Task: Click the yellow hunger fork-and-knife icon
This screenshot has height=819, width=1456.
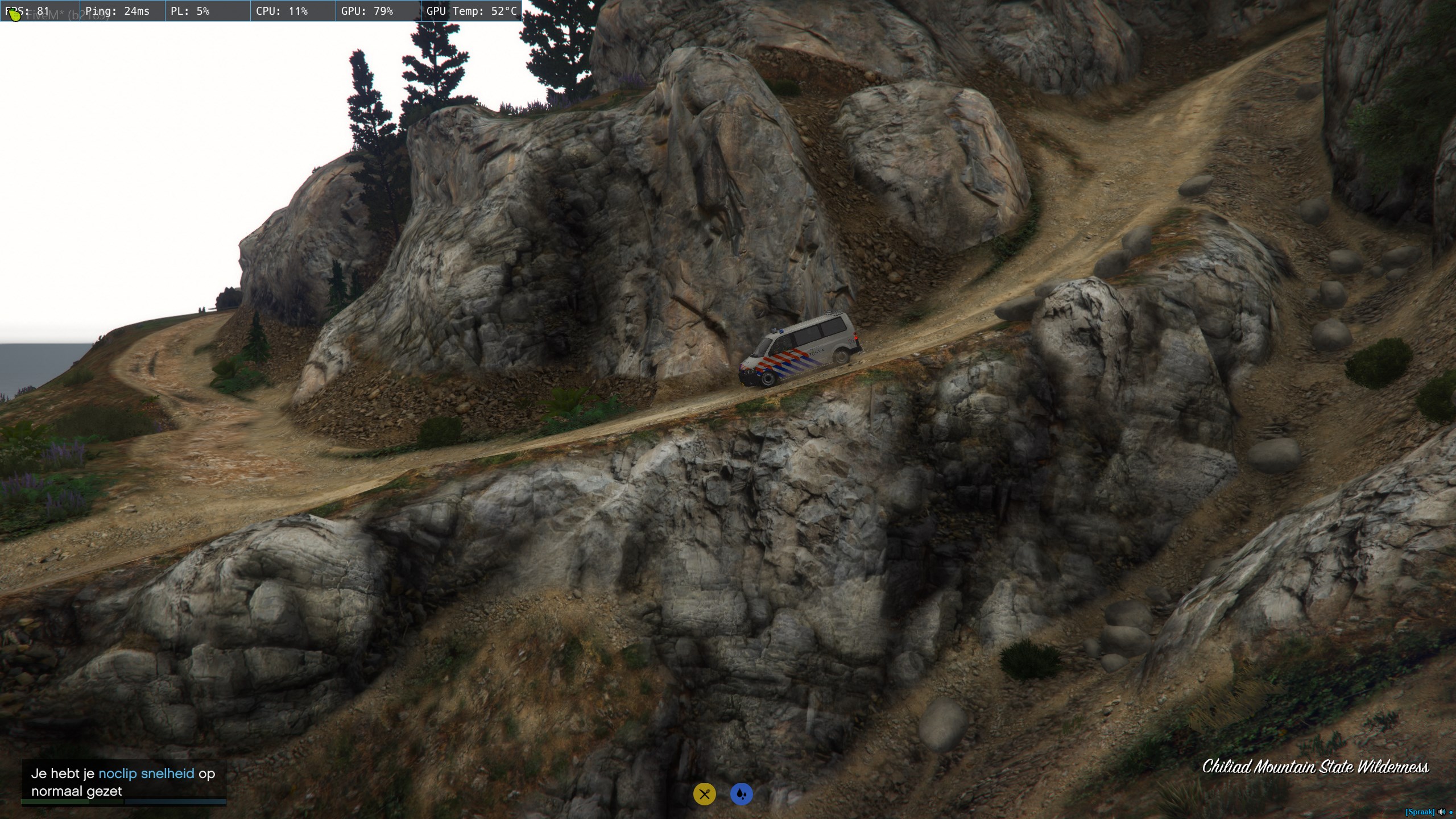Action: point(704,794)
